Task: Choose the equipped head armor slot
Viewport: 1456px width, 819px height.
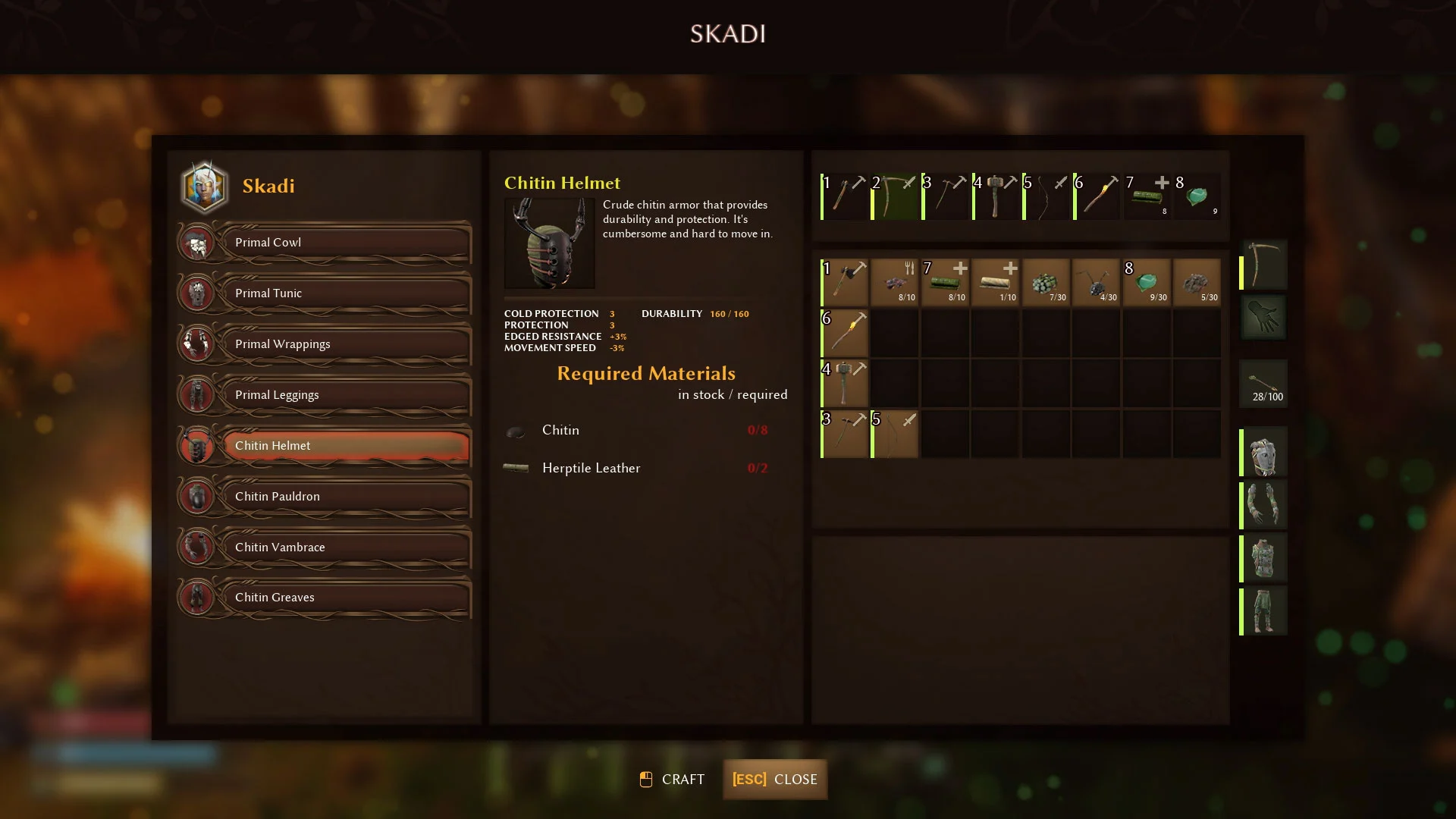Action: pos(1264,453)
